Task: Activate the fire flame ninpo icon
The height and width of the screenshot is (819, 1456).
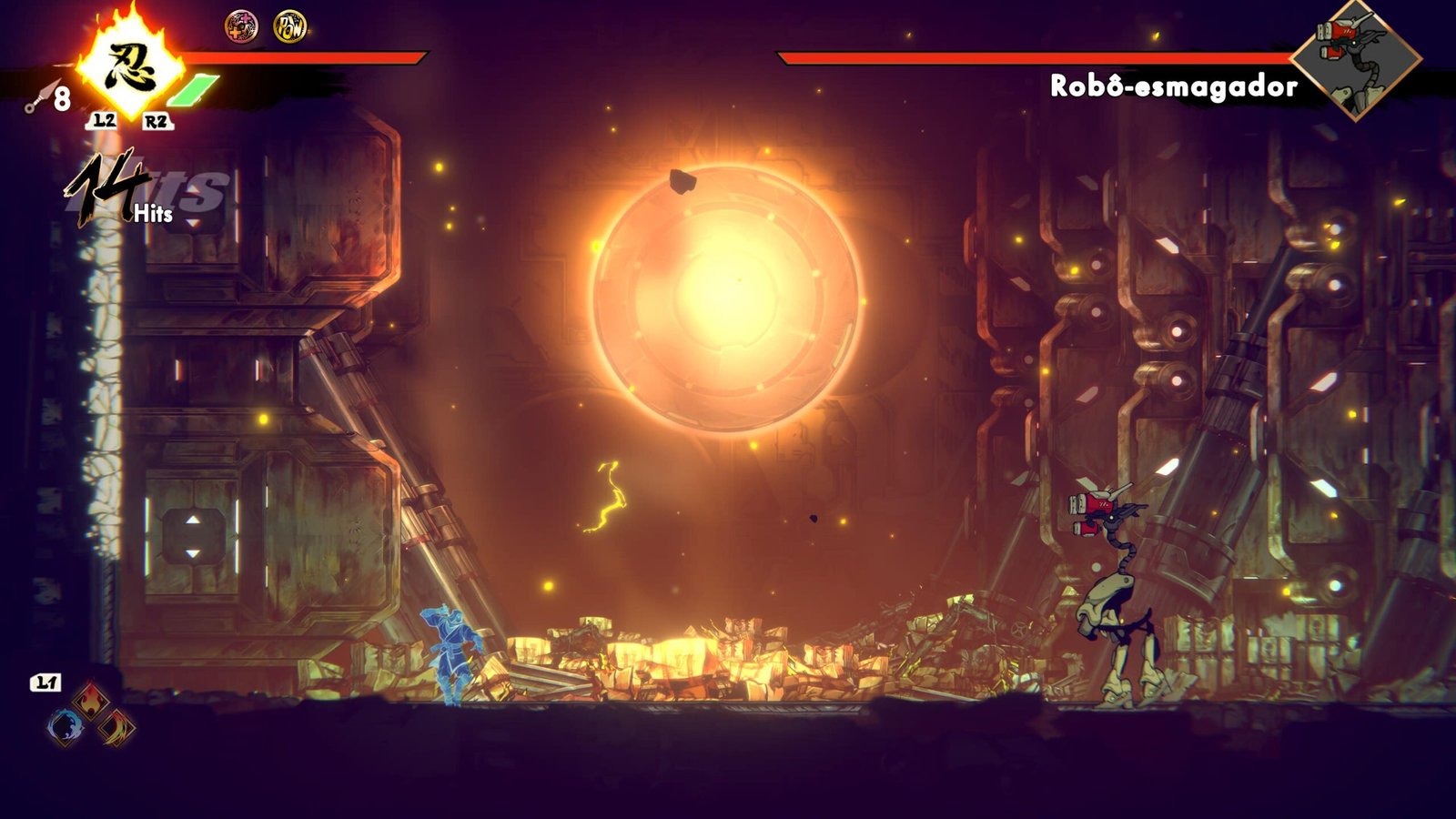Action: 90,701
